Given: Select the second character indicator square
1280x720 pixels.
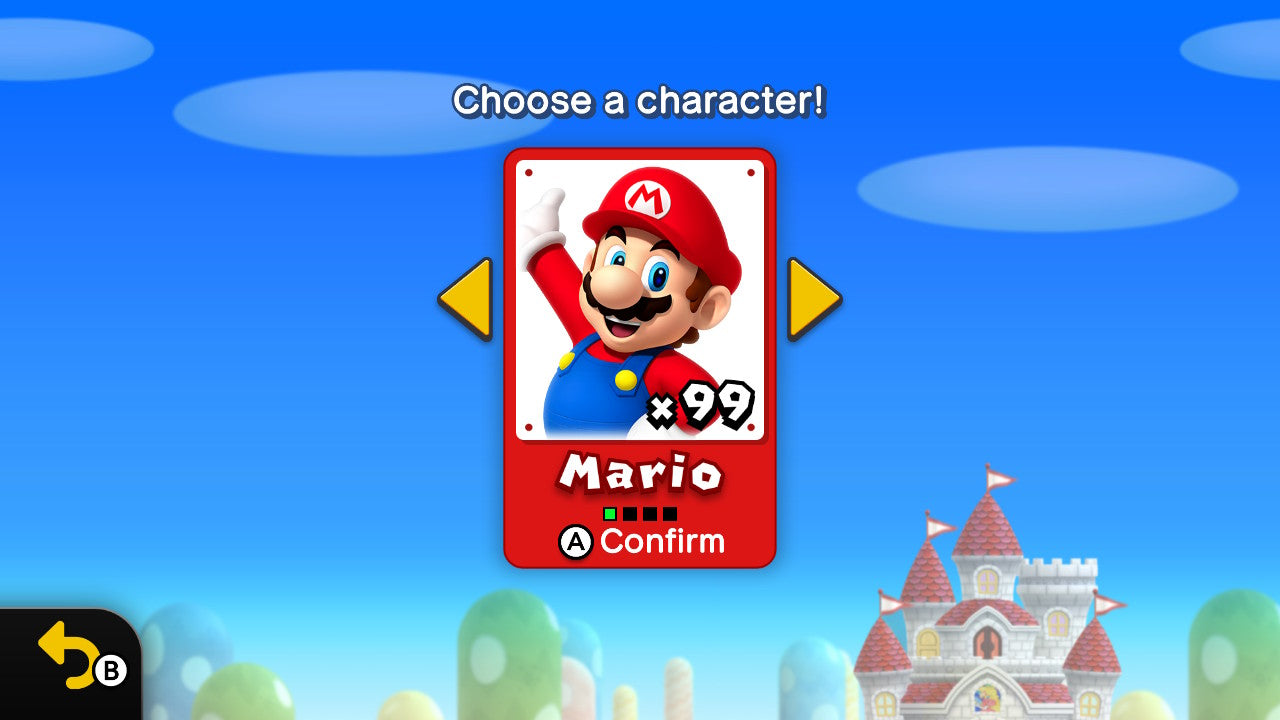Looking at the screenshot, I should tap(630, 513).
